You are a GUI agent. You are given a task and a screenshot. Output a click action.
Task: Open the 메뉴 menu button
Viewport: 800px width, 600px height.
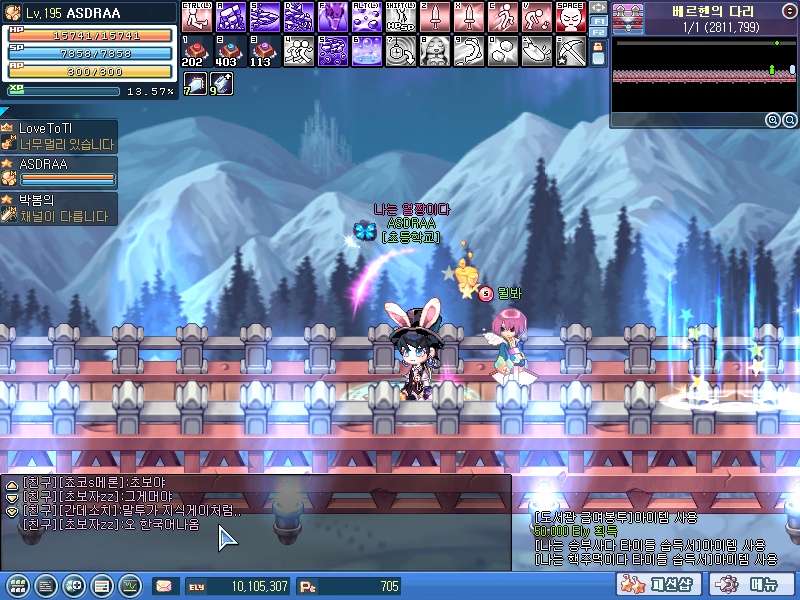(x=751, y=585)
